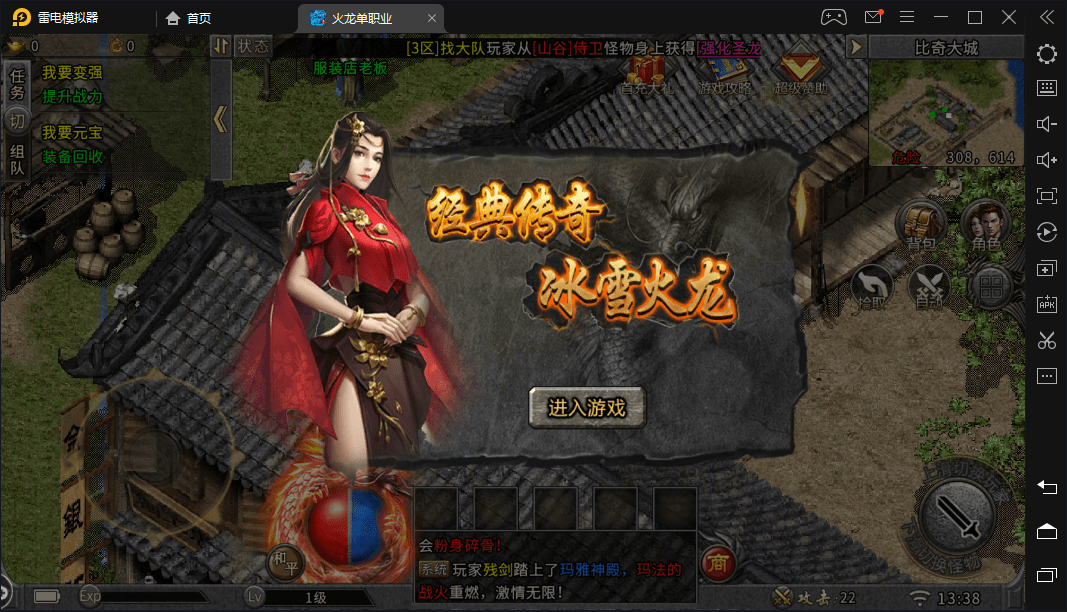Switch to the 组队 team tab
This screenshot has height=612, width=1067.
tap(17, 160)
